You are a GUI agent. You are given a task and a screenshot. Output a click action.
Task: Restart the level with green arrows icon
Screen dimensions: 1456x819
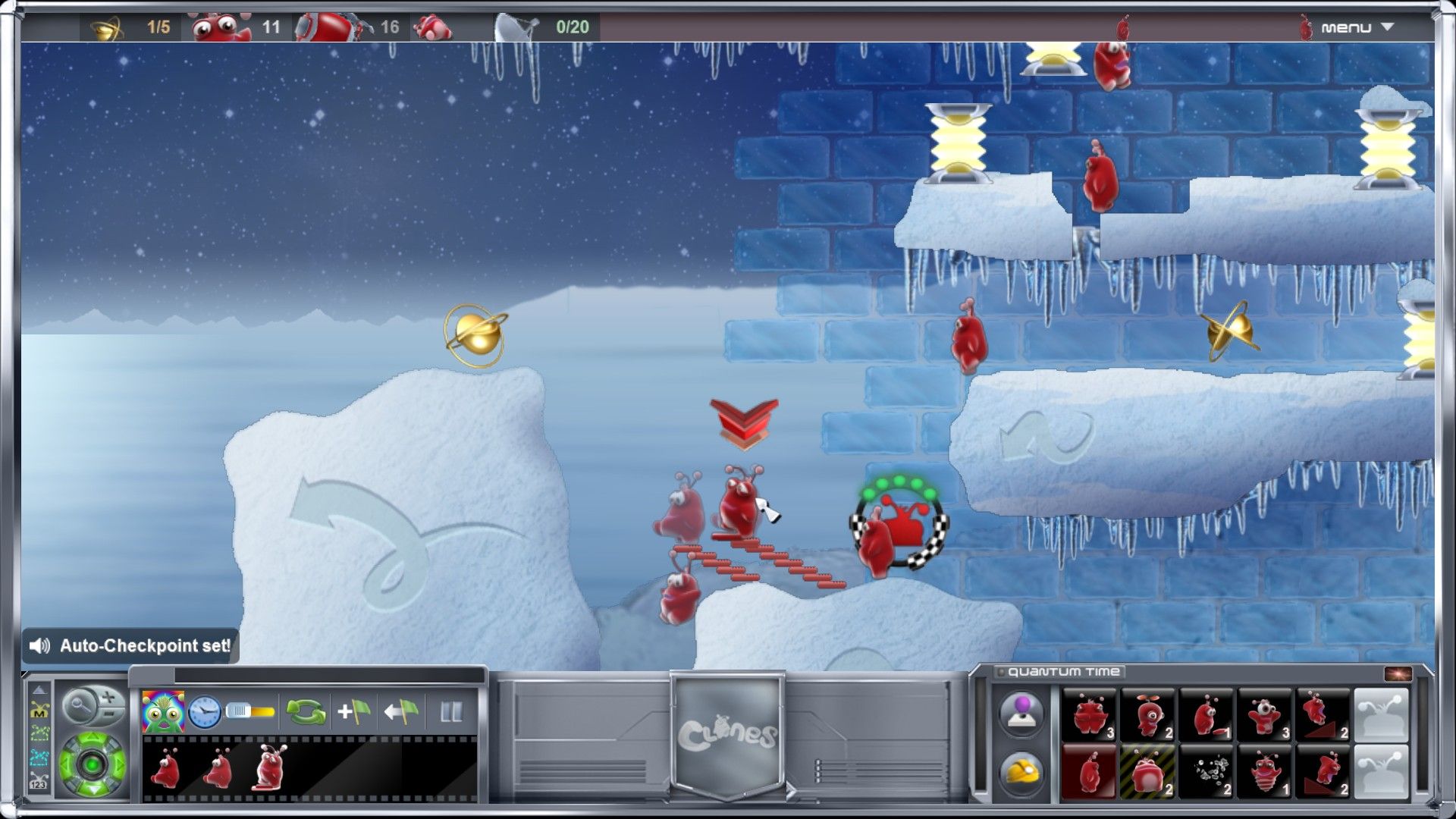[x=306, y=711]
